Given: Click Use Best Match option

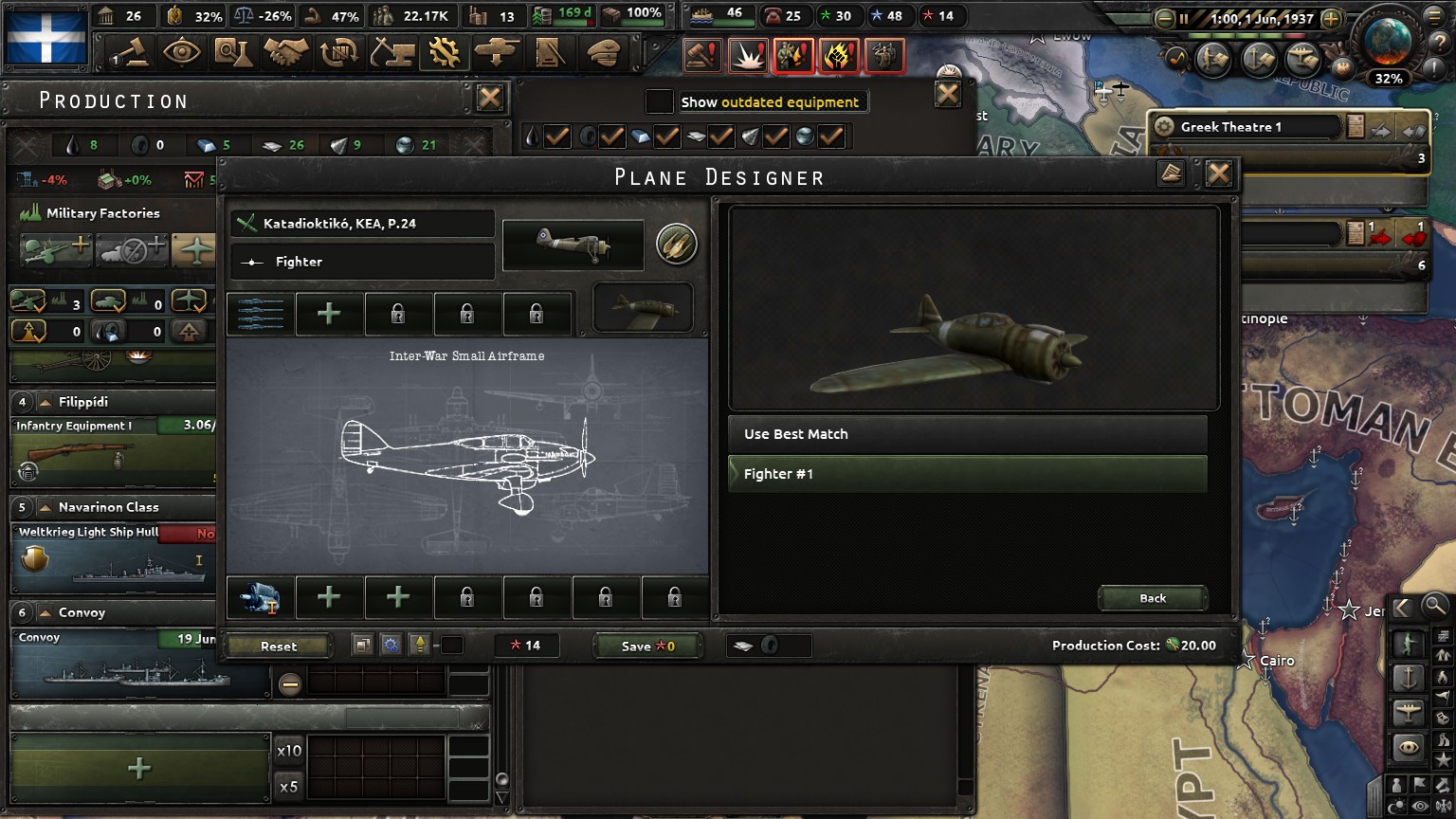Looking at the screenshot, I should pyautogui.click(x=967, y=433).
